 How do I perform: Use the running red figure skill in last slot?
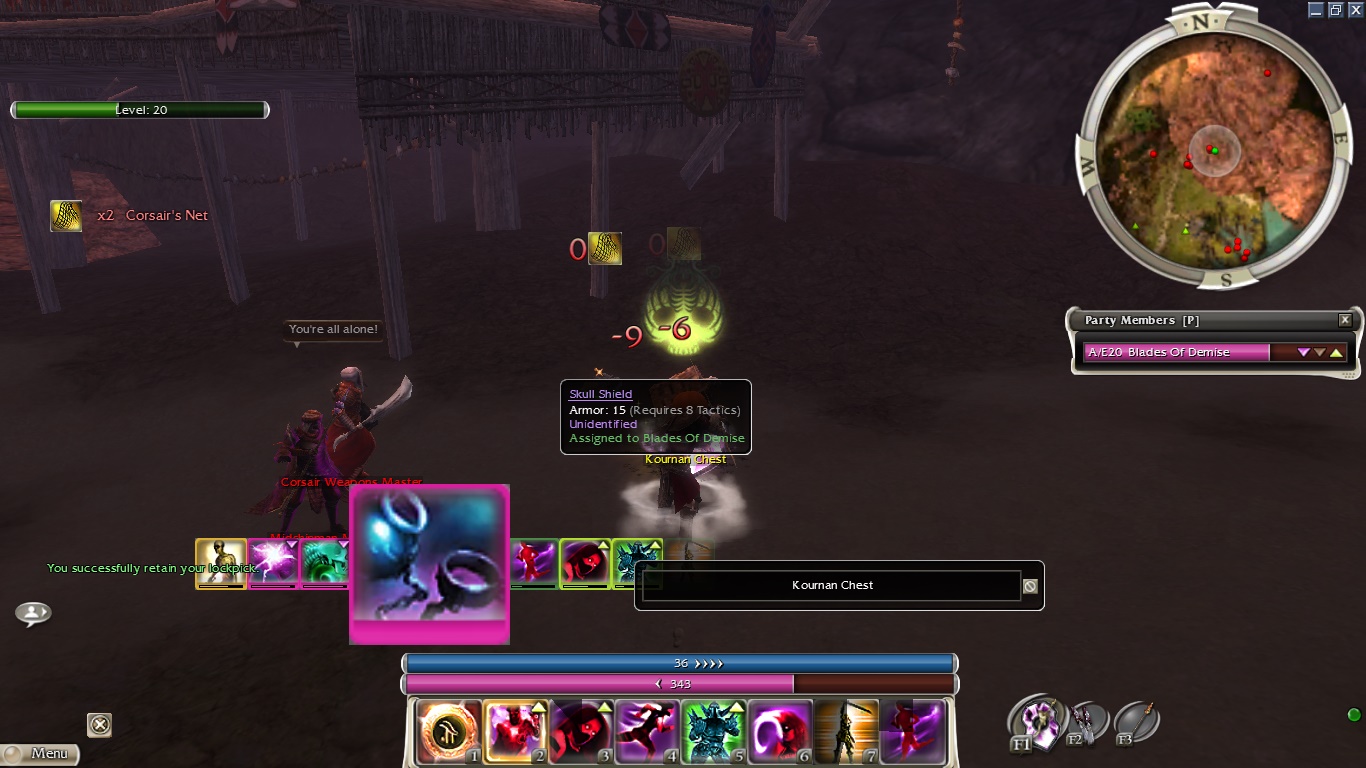coord(911,731)
